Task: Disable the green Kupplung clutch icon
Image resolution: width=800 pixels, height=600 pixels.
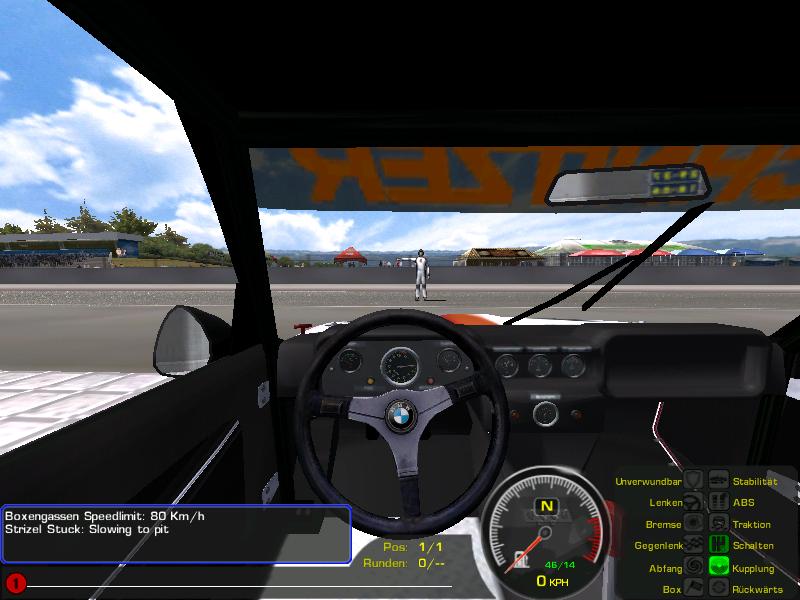Action: click(718, 568)
